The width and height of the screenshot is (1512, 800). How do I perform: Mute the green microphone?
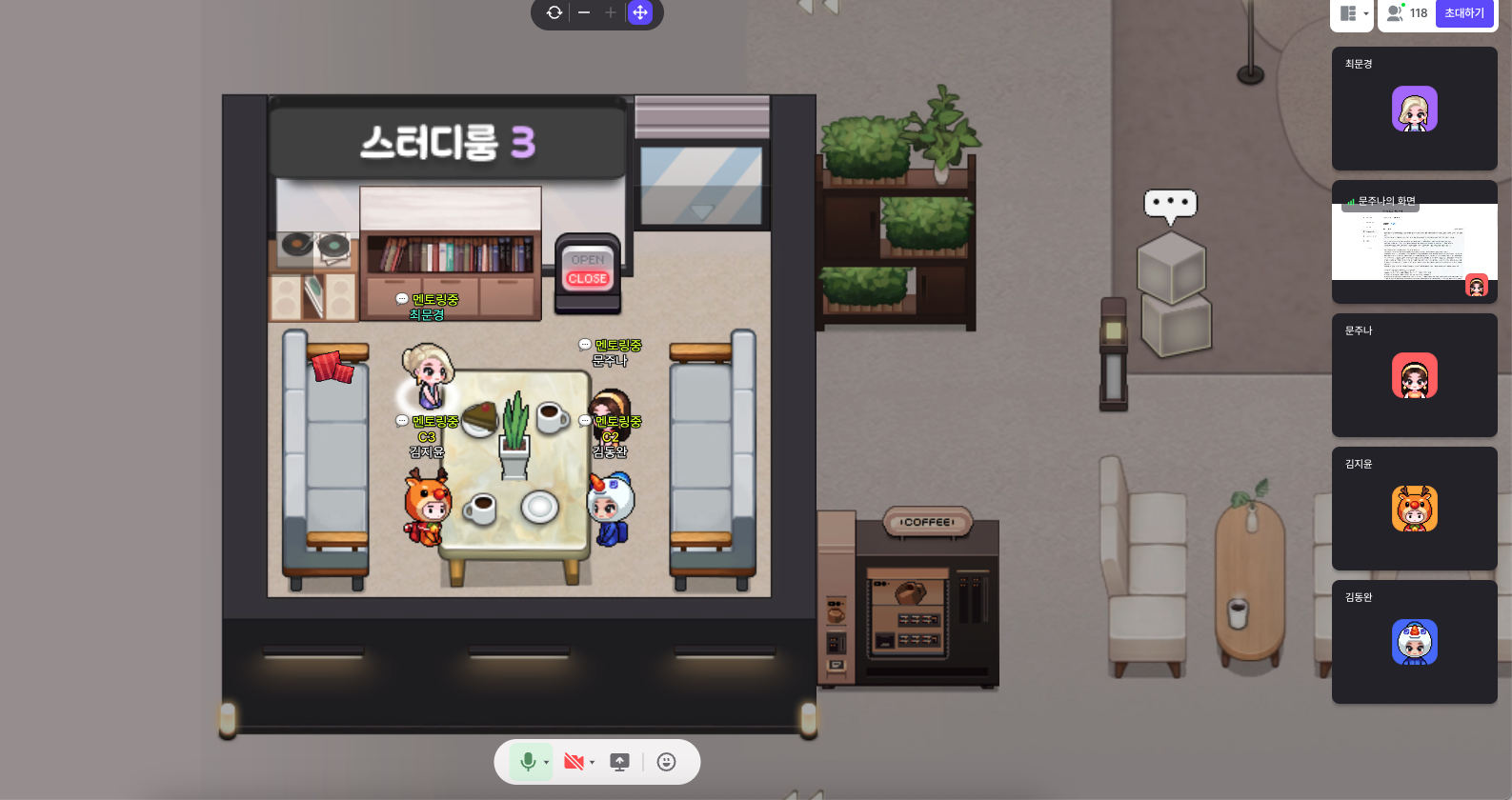click(x=528, y=762)
